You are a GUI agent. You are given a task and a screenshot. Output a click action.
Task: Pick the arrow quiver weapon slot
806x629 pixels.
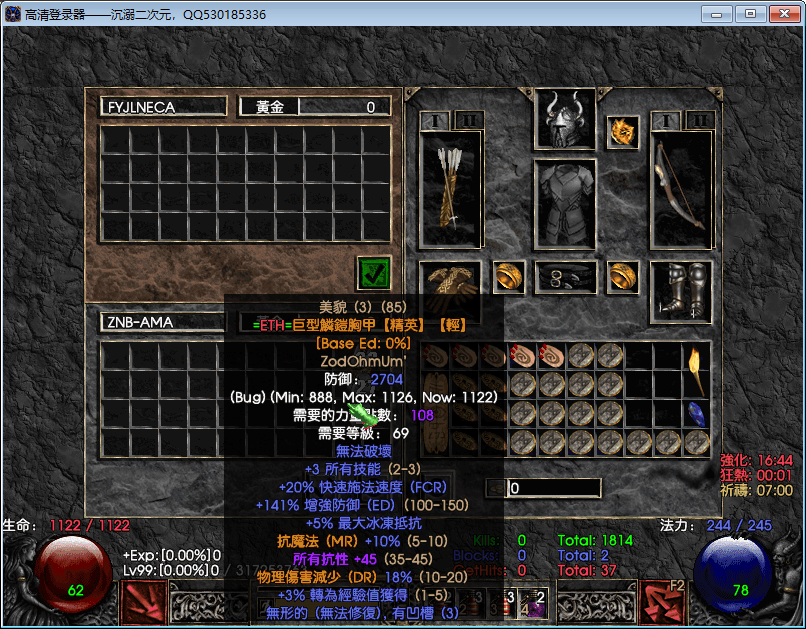(451, 189)
